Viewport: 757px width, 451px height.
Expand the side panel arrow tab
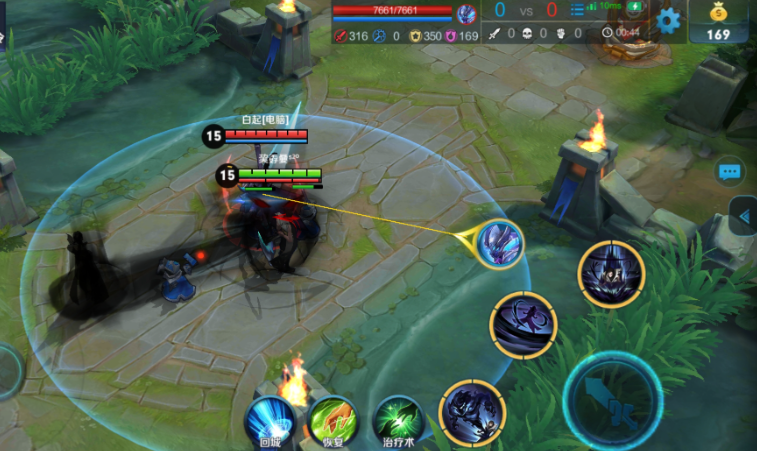(743, 216)
